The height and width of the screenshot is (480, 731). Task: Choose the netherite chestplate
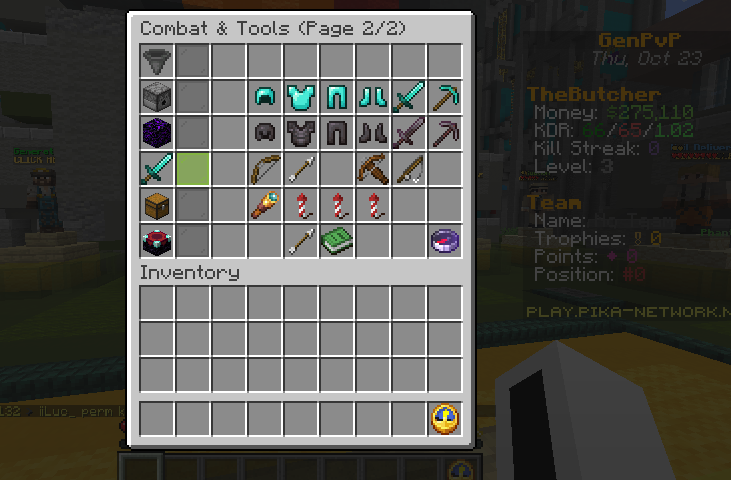pos(301,133)
